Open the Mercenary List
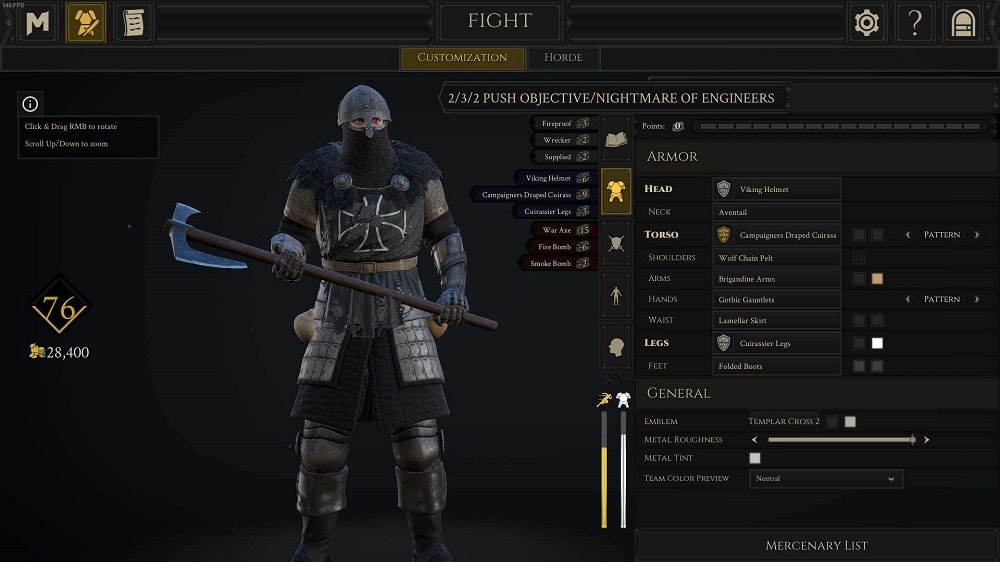Screen dimensions: 1000x562 [x=816, y=545]
